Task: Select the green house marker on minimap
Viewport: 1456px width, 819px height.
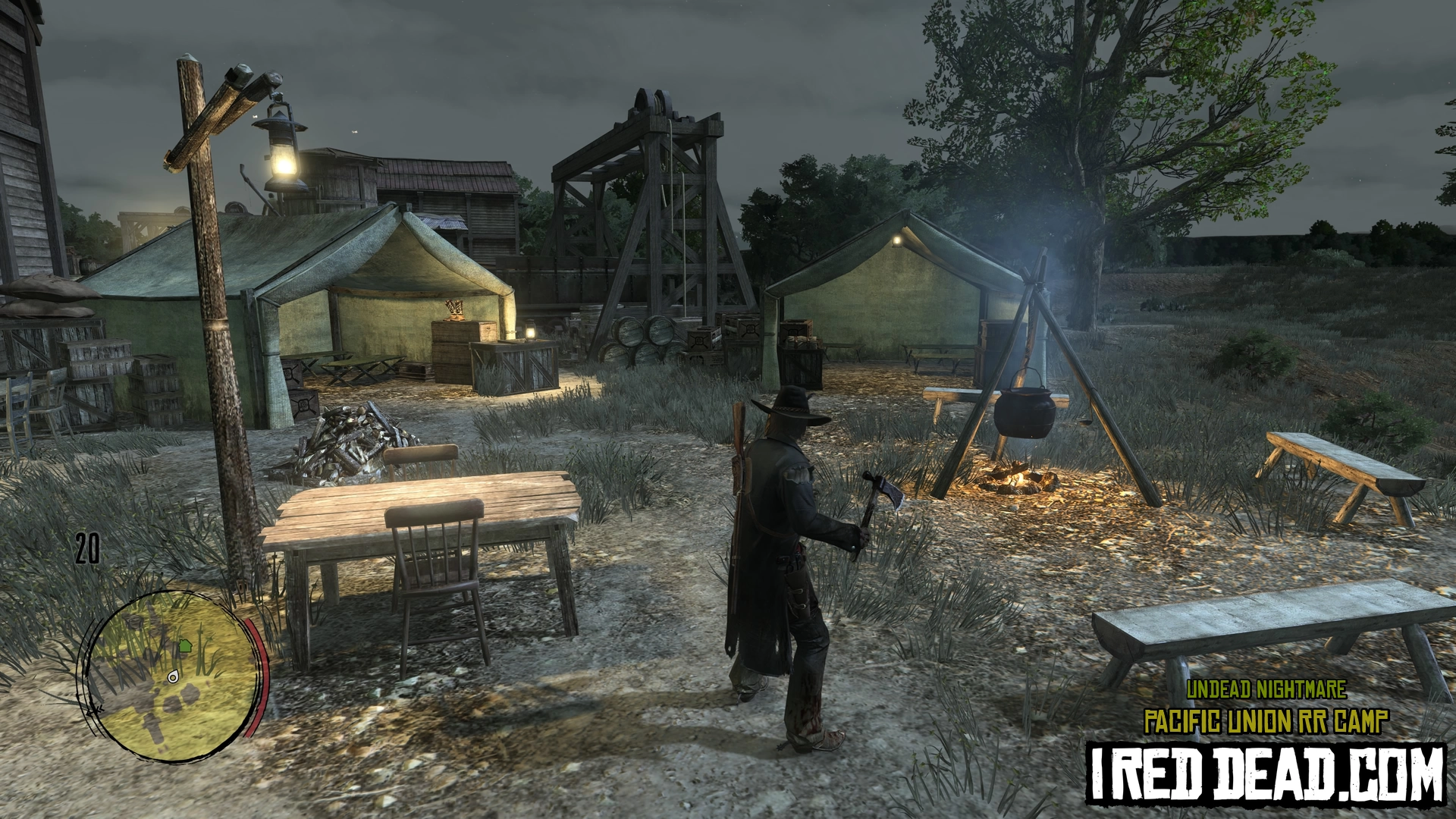Action: (184, 646)
